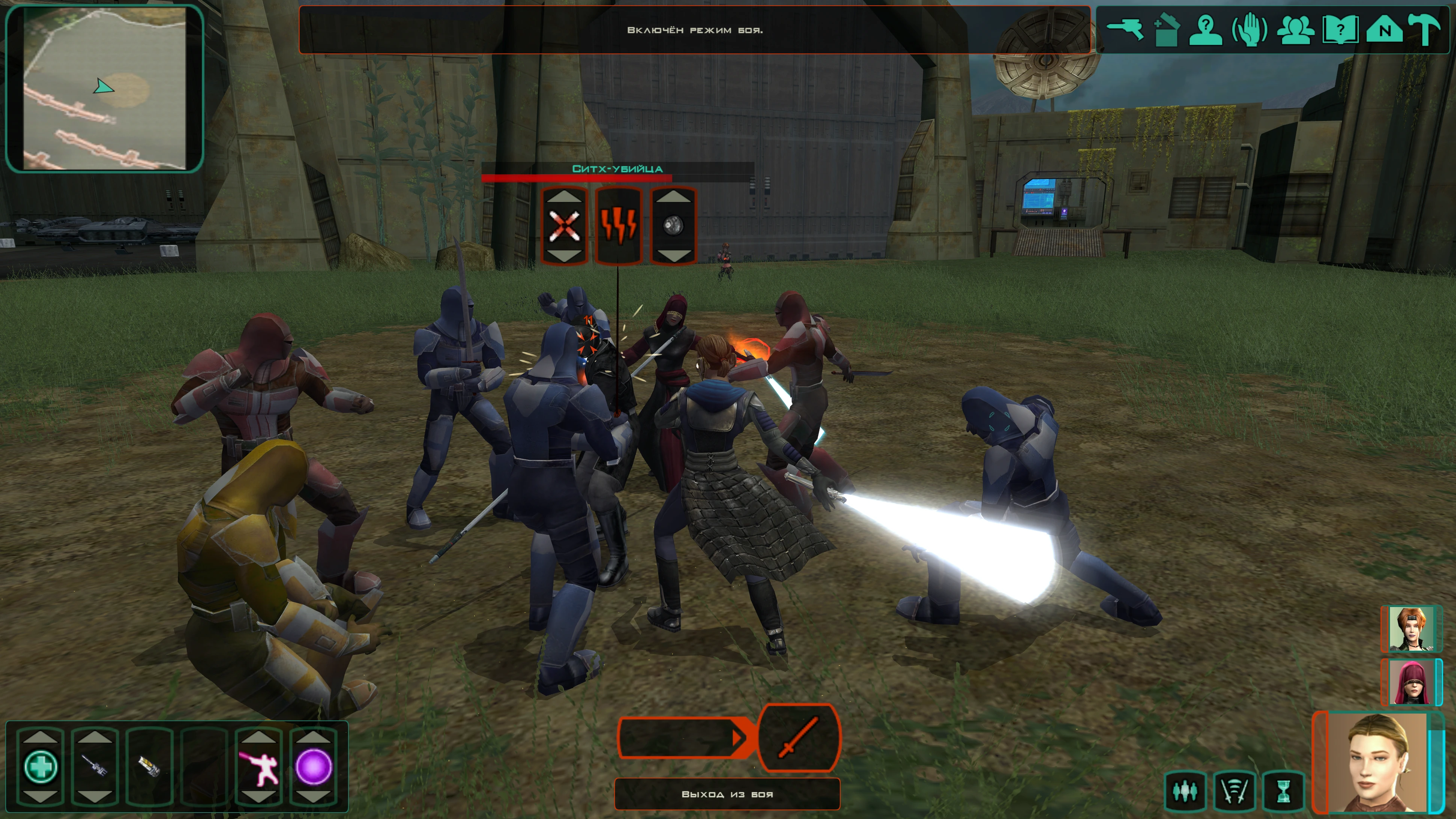This screenshot has height=819, width=1456.
Task: Activate the pink lightsaber stance ability
Action: pos(259,766)
